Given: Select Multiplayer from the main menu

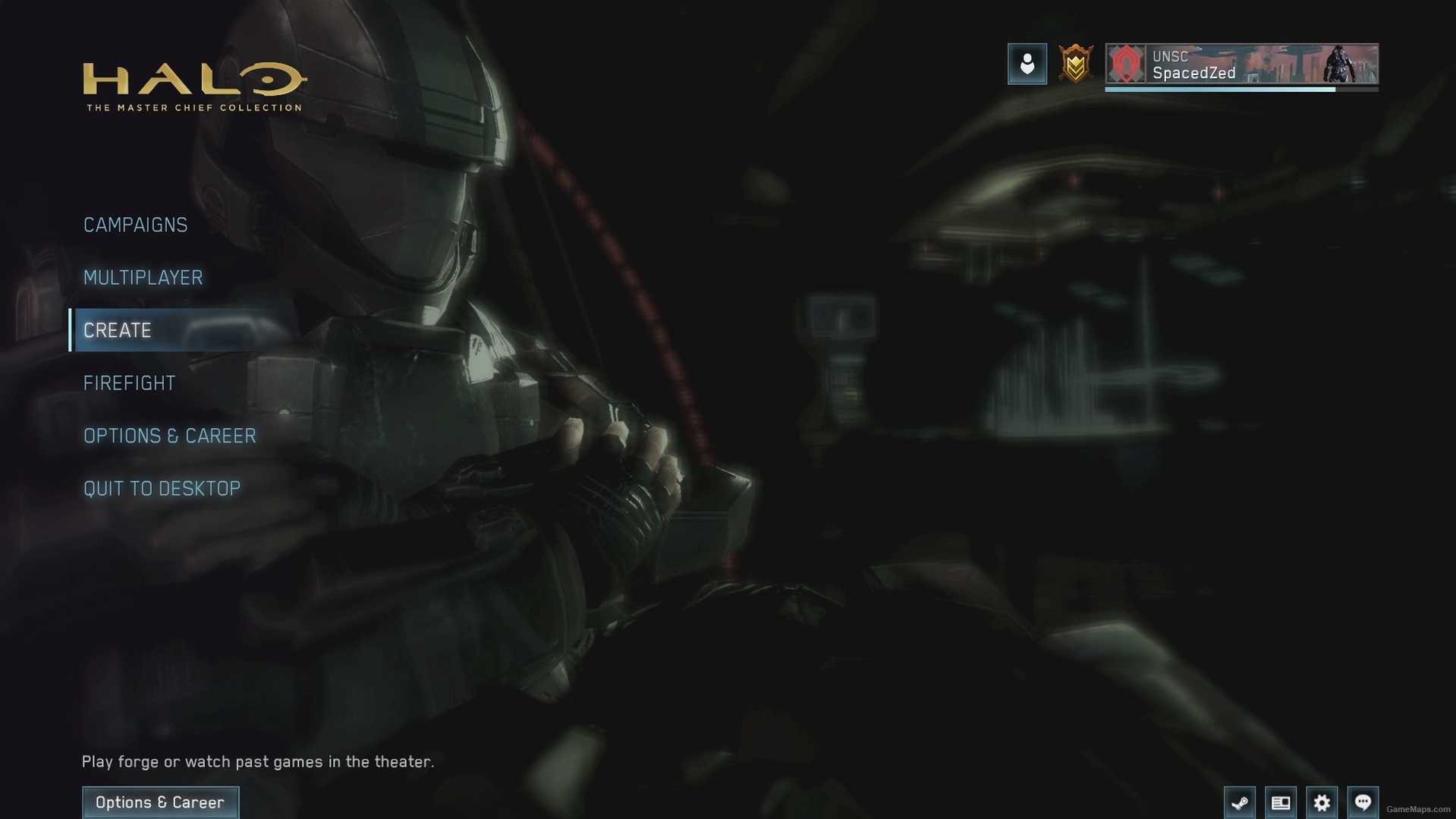Looking at the screenshot, I should [x=143, y=277].
